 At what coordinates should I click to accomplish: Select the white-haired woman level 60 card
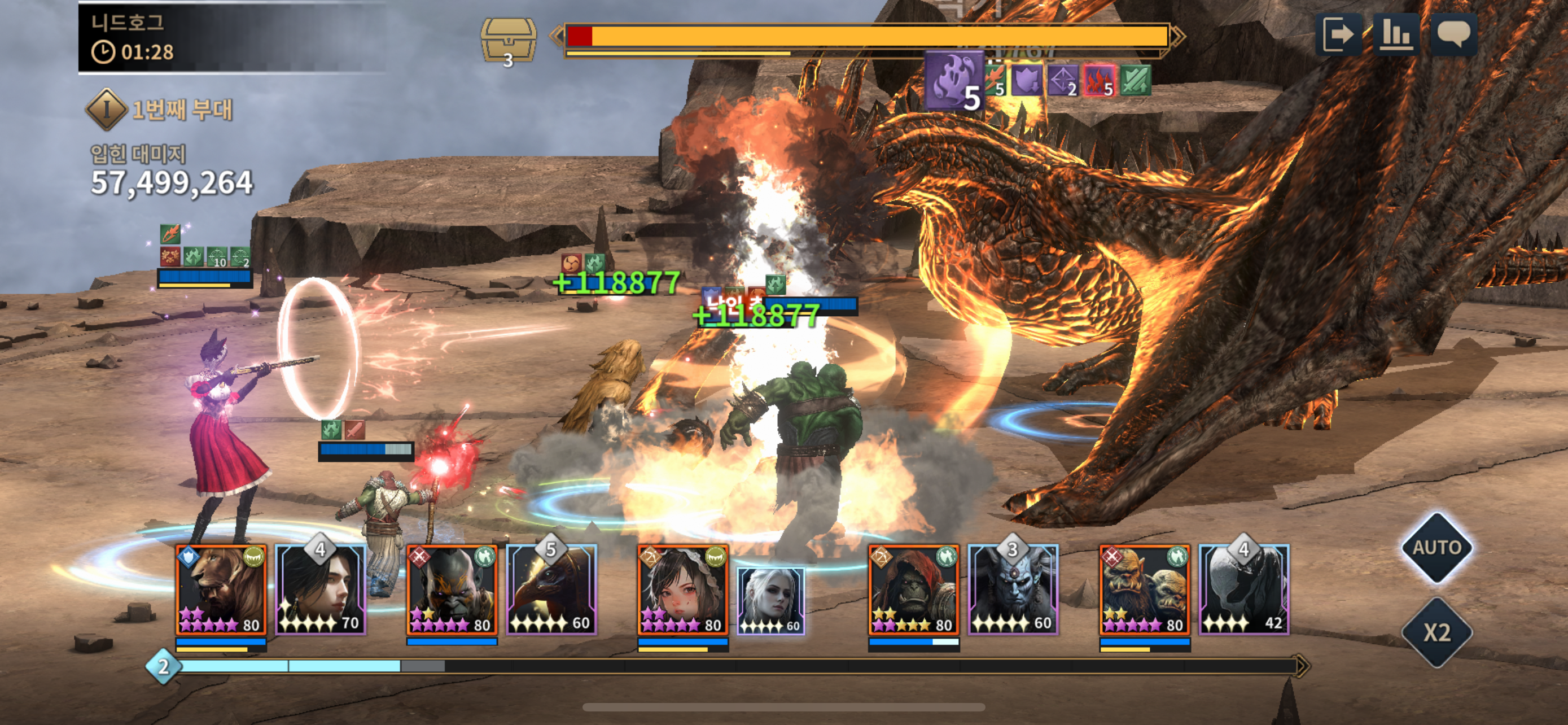pyautogui.click(x=770, y=601)
